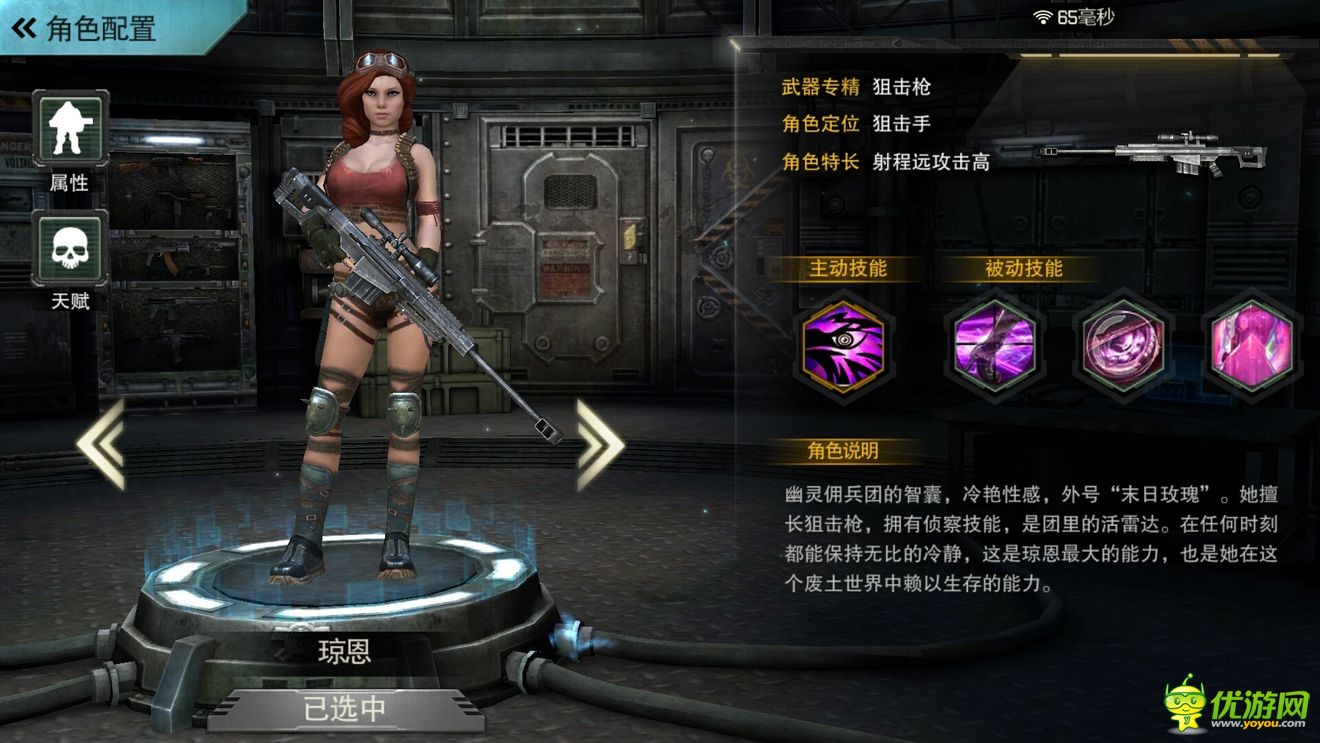Inspect the pink figure passive skill icon

click(x=1251, y=346)
